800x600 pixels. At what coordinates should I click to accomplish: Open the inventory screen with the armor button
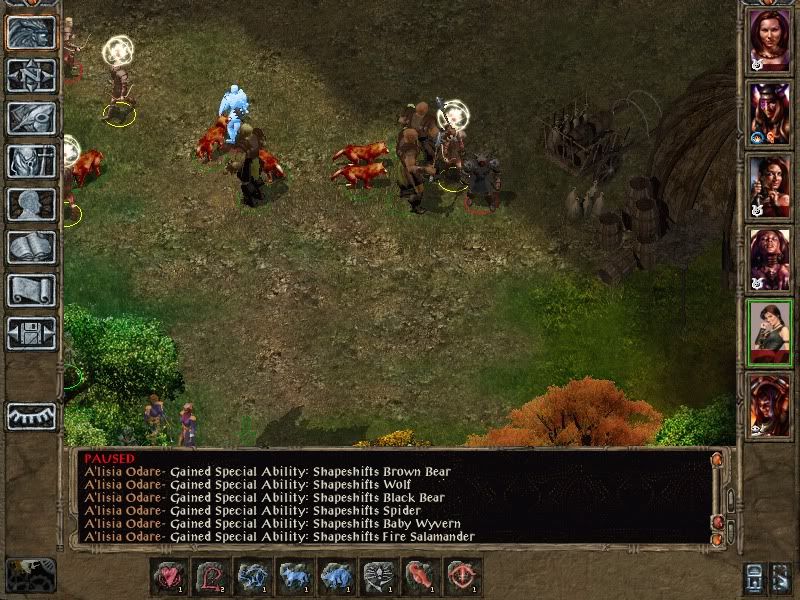[31, 161]
